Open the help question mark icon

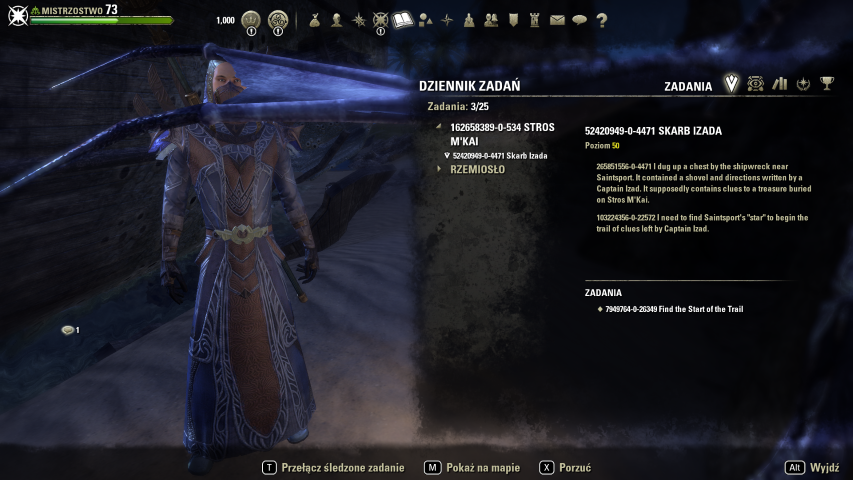pos(601,19)
